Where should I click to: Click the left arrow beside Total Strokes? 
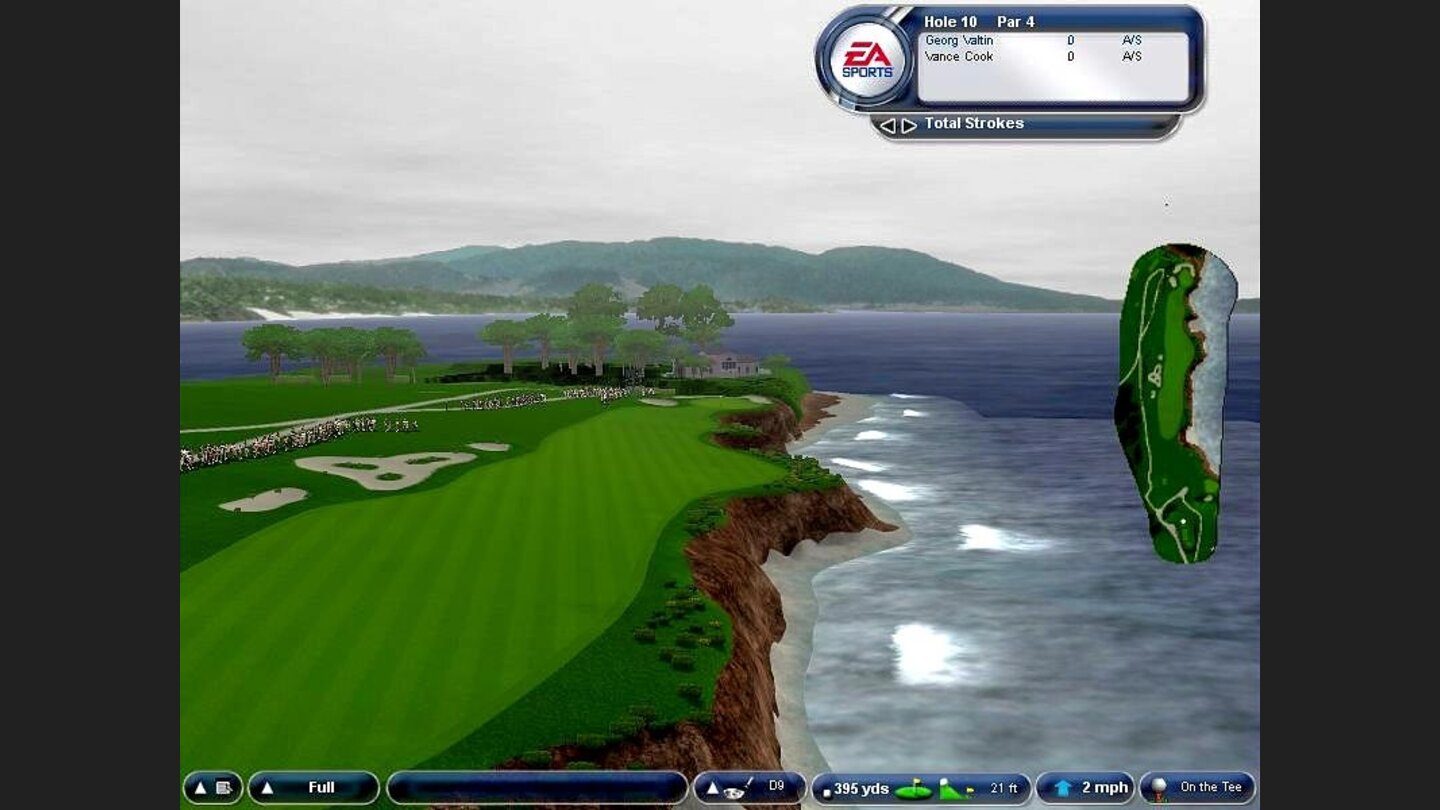click(887, 125)
